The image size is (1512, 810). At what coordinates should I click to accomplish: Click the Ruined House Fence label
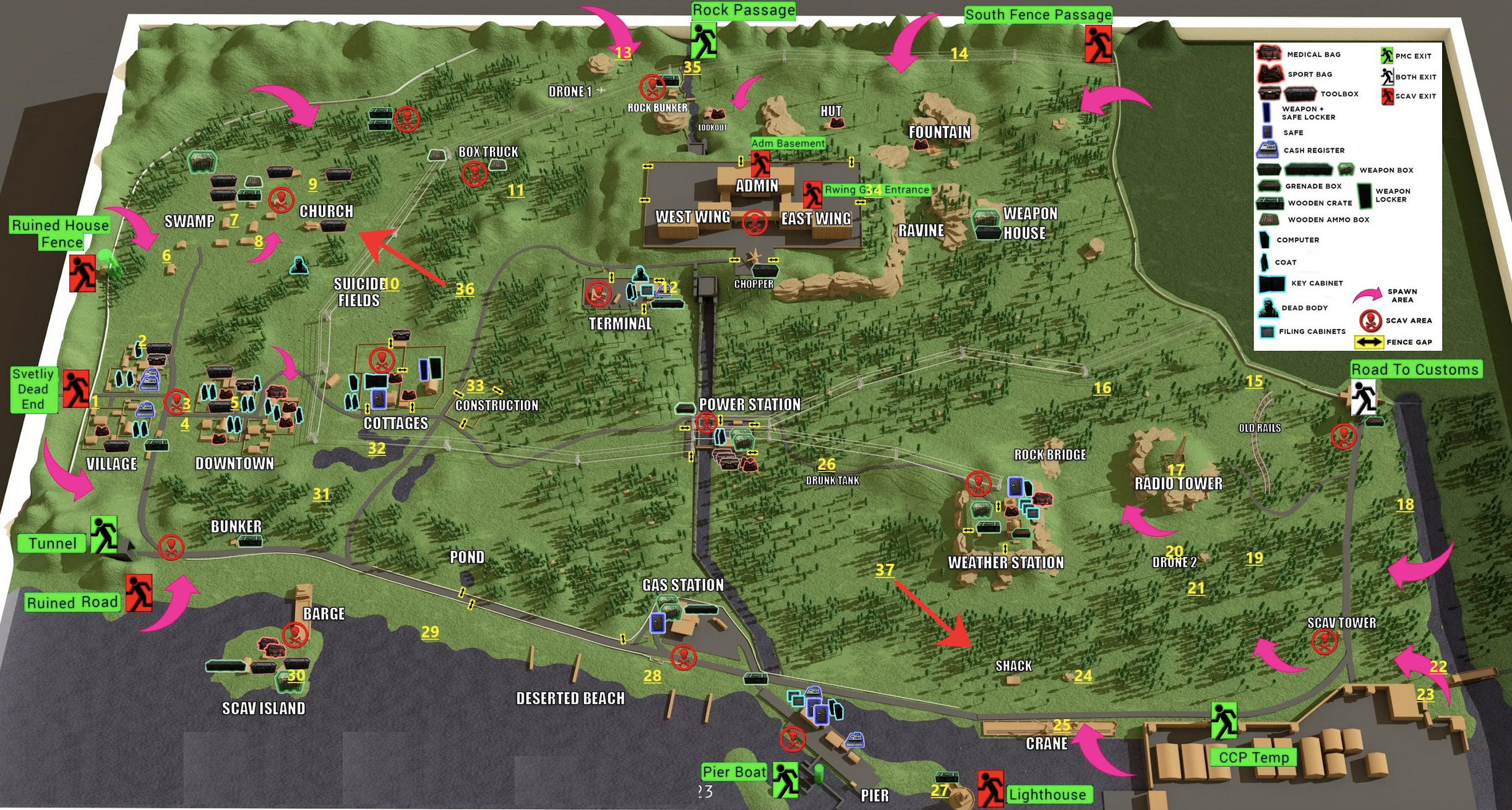[60, 233]
